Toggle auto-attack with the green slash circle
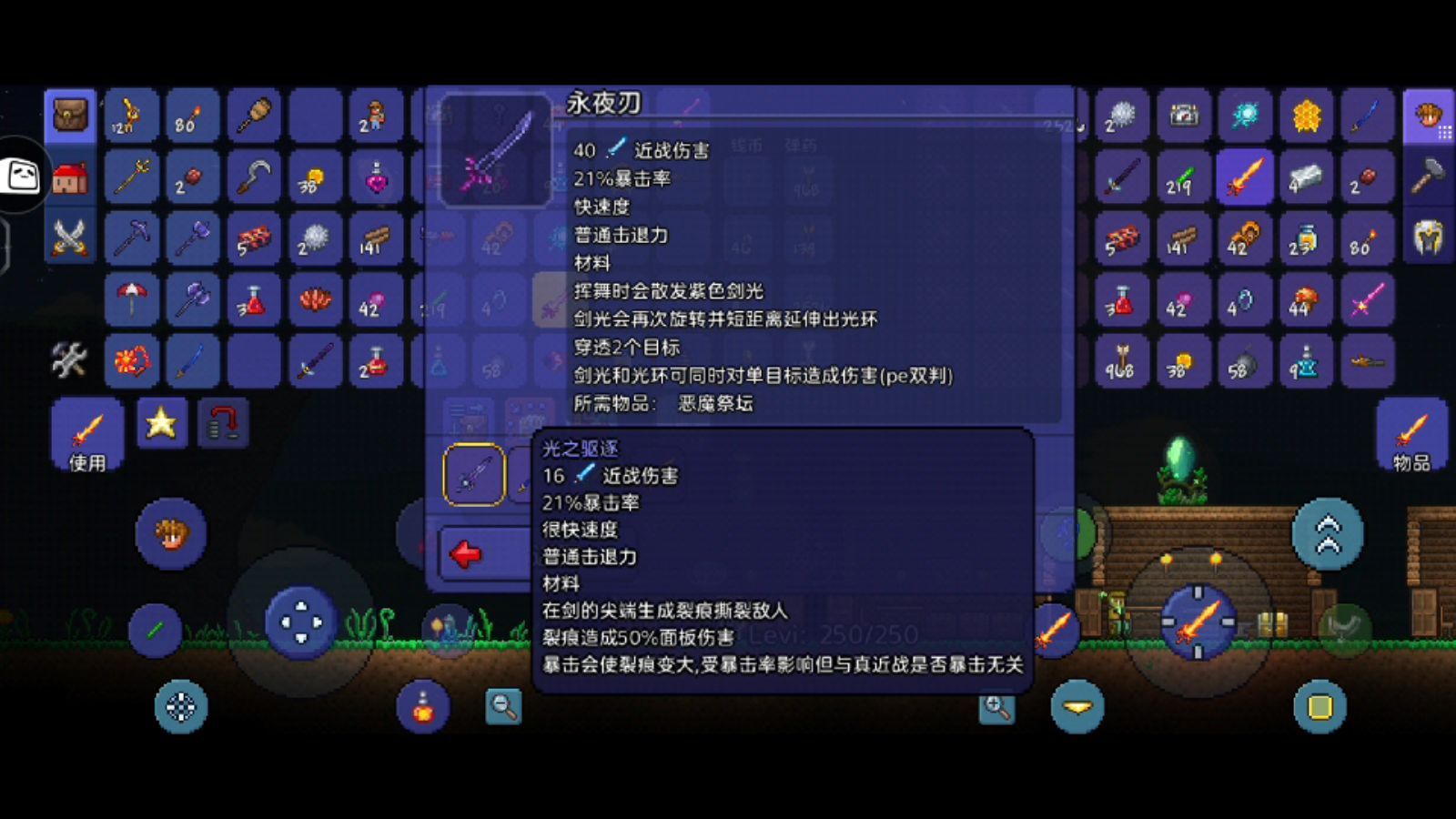 pos(155,631)
